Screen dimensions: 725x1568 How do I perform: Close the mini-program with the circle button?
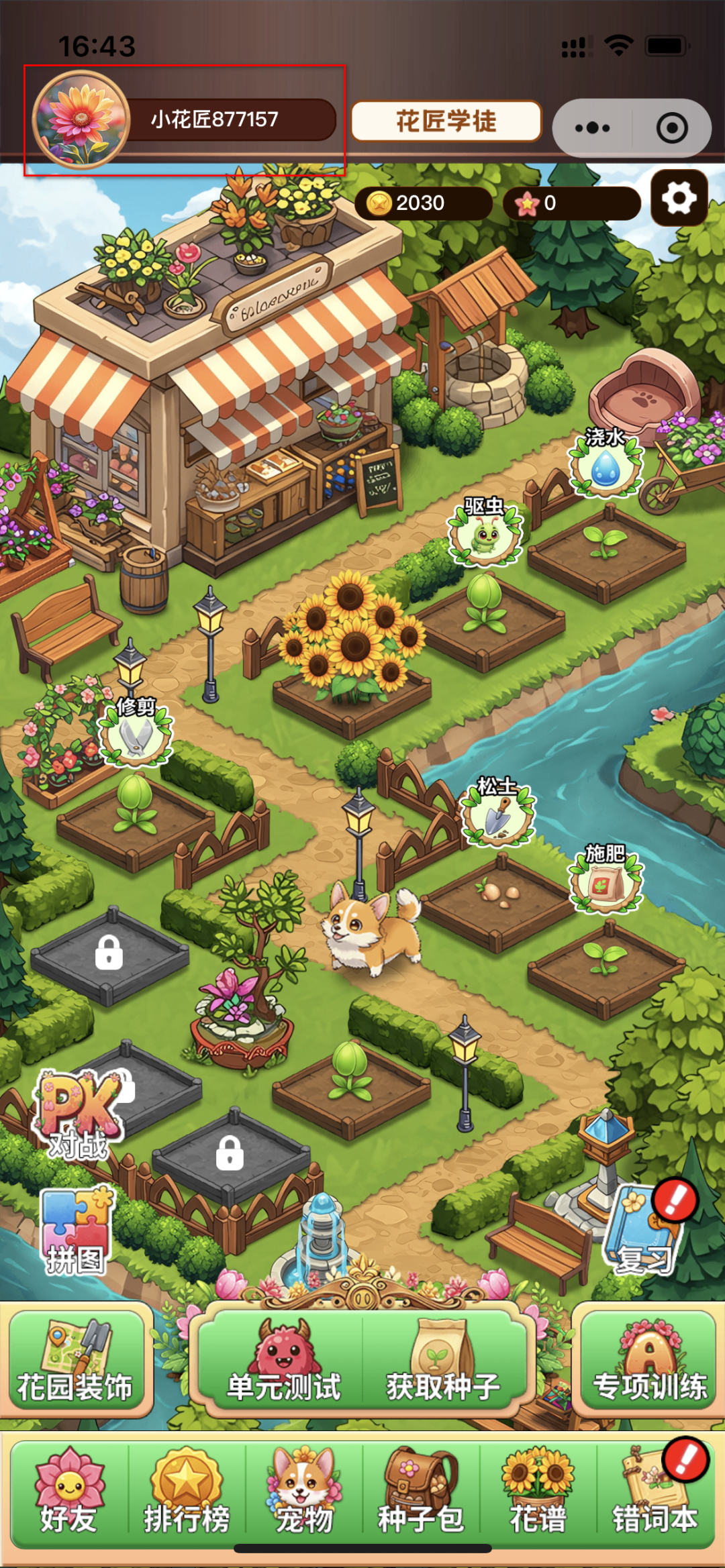672,127
